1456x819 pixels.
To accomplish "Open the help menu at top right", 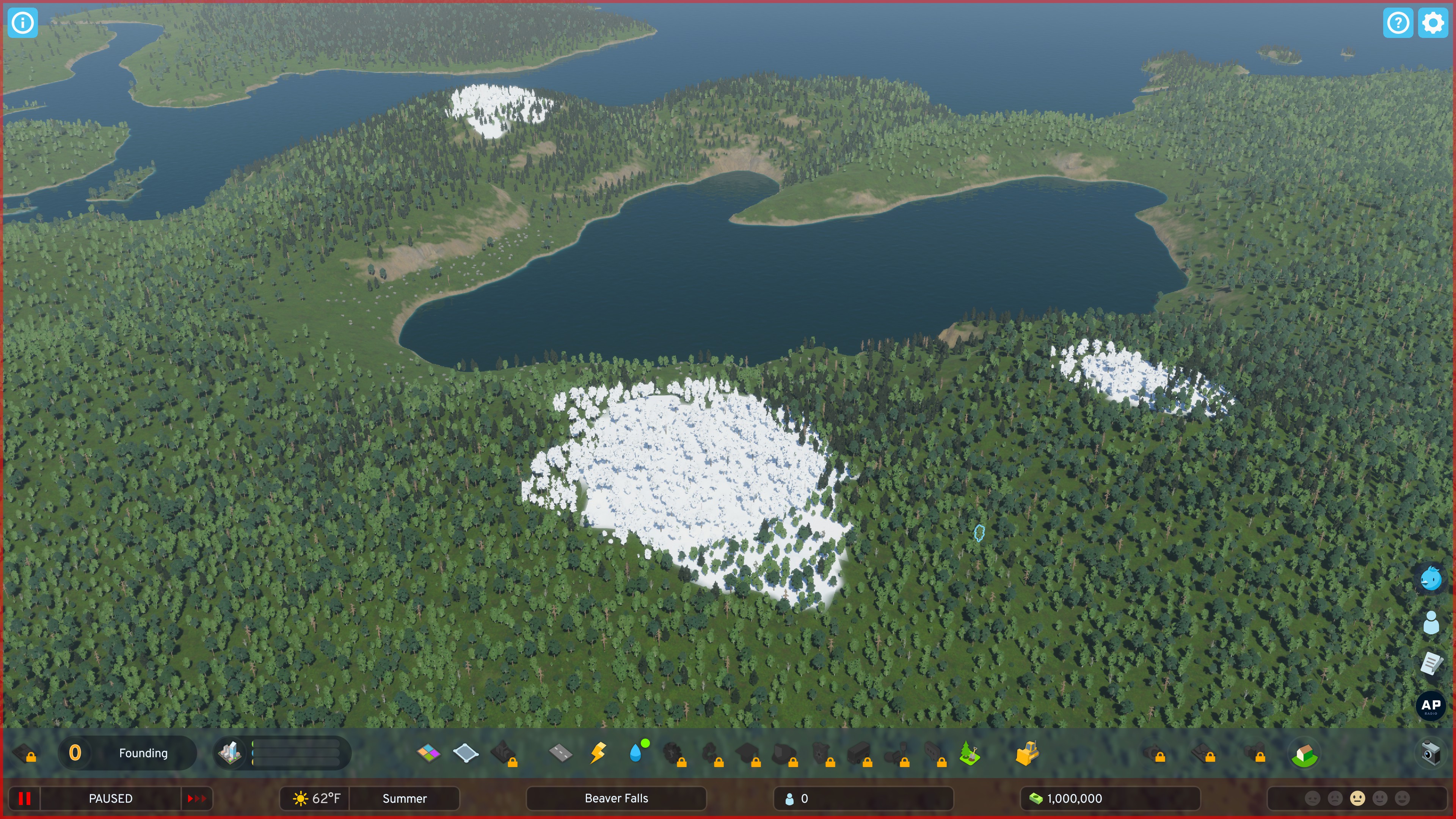I will 1398,23.
